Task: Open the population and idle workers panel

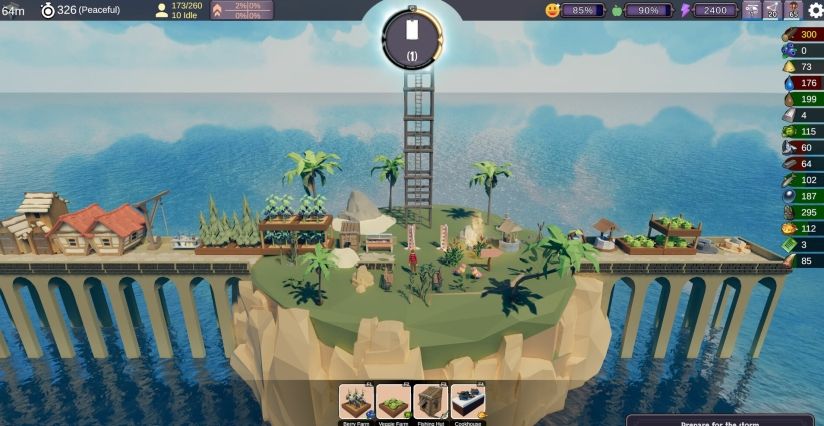Action: pyautogui.click(x=179, y=10)
